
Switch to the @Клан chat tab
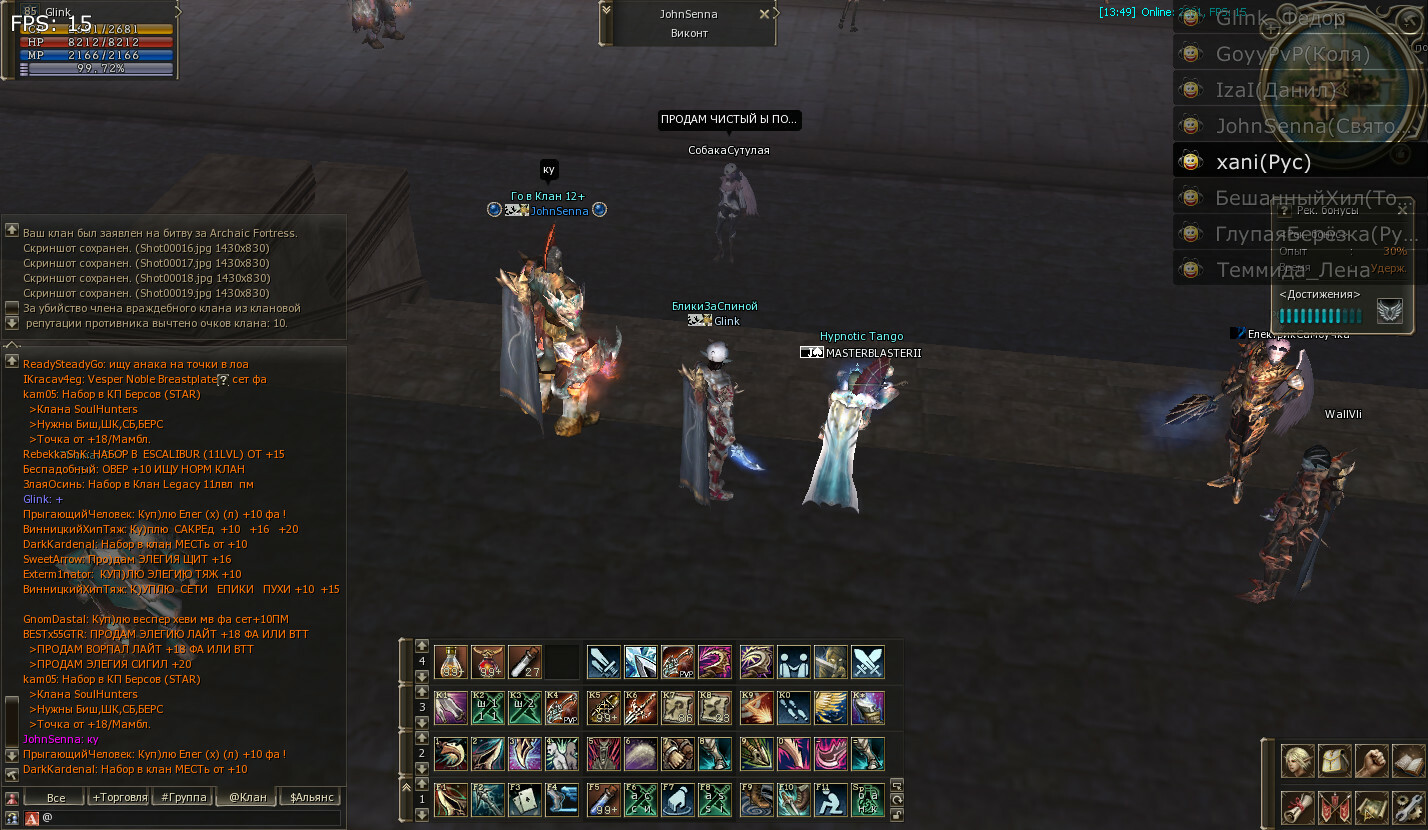point(247,797)
